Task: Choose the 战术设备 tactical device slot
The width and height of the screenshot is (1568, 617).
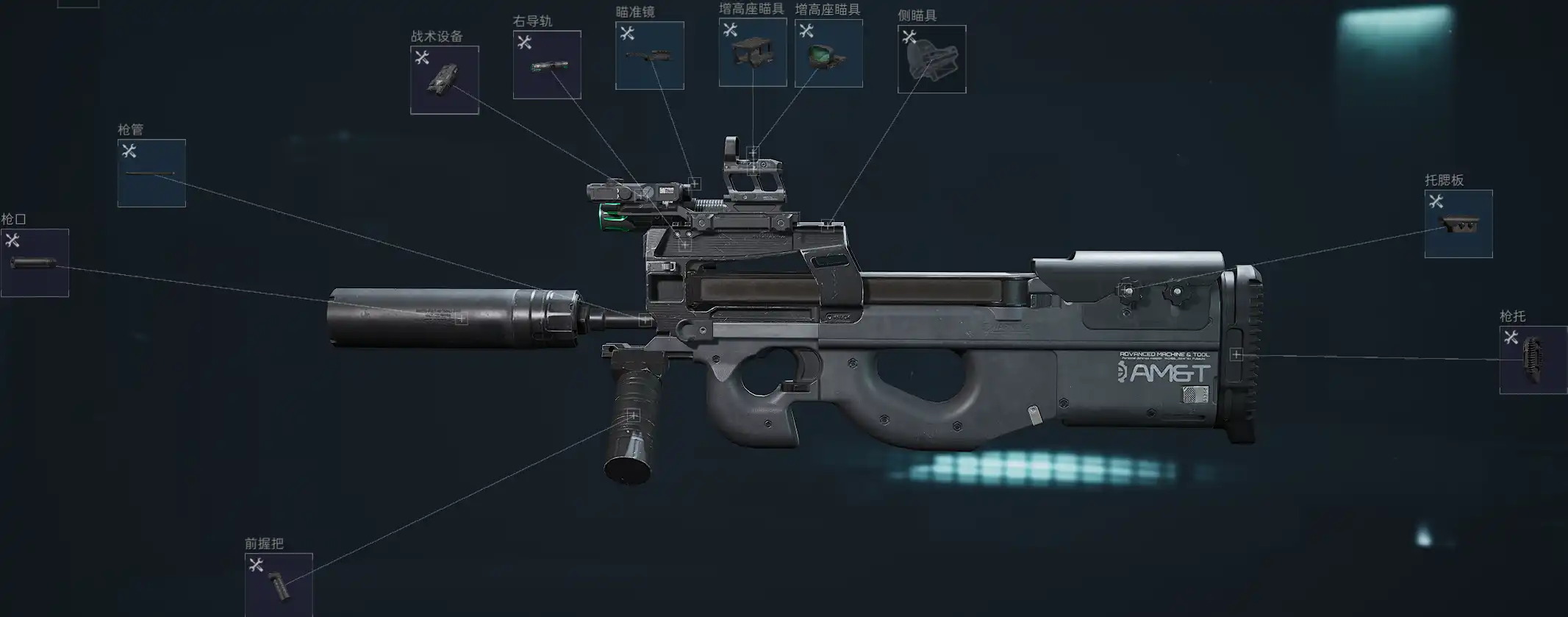Action: tap(444, 80)
